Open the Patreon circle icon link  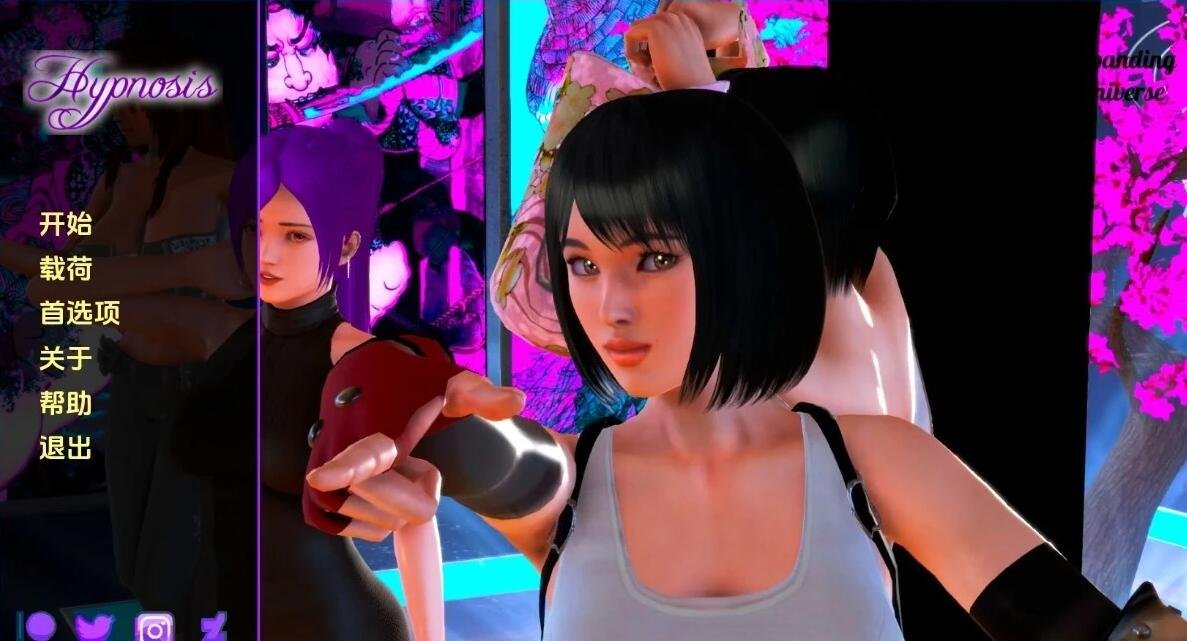pyautogui.click(x=41, y=626)
